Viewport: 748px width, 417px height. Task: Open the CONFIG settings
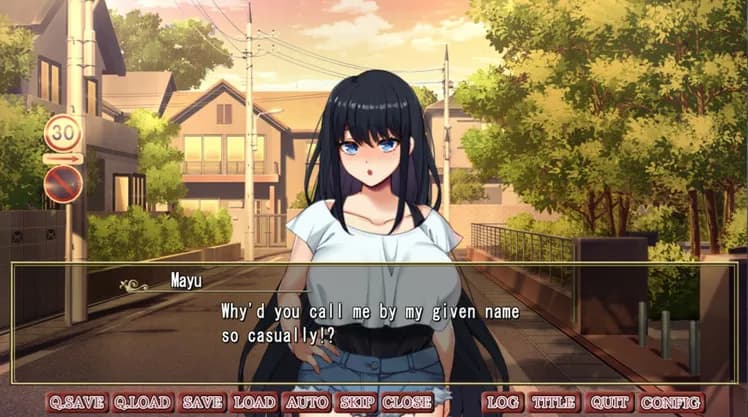(x=671, y=402)
